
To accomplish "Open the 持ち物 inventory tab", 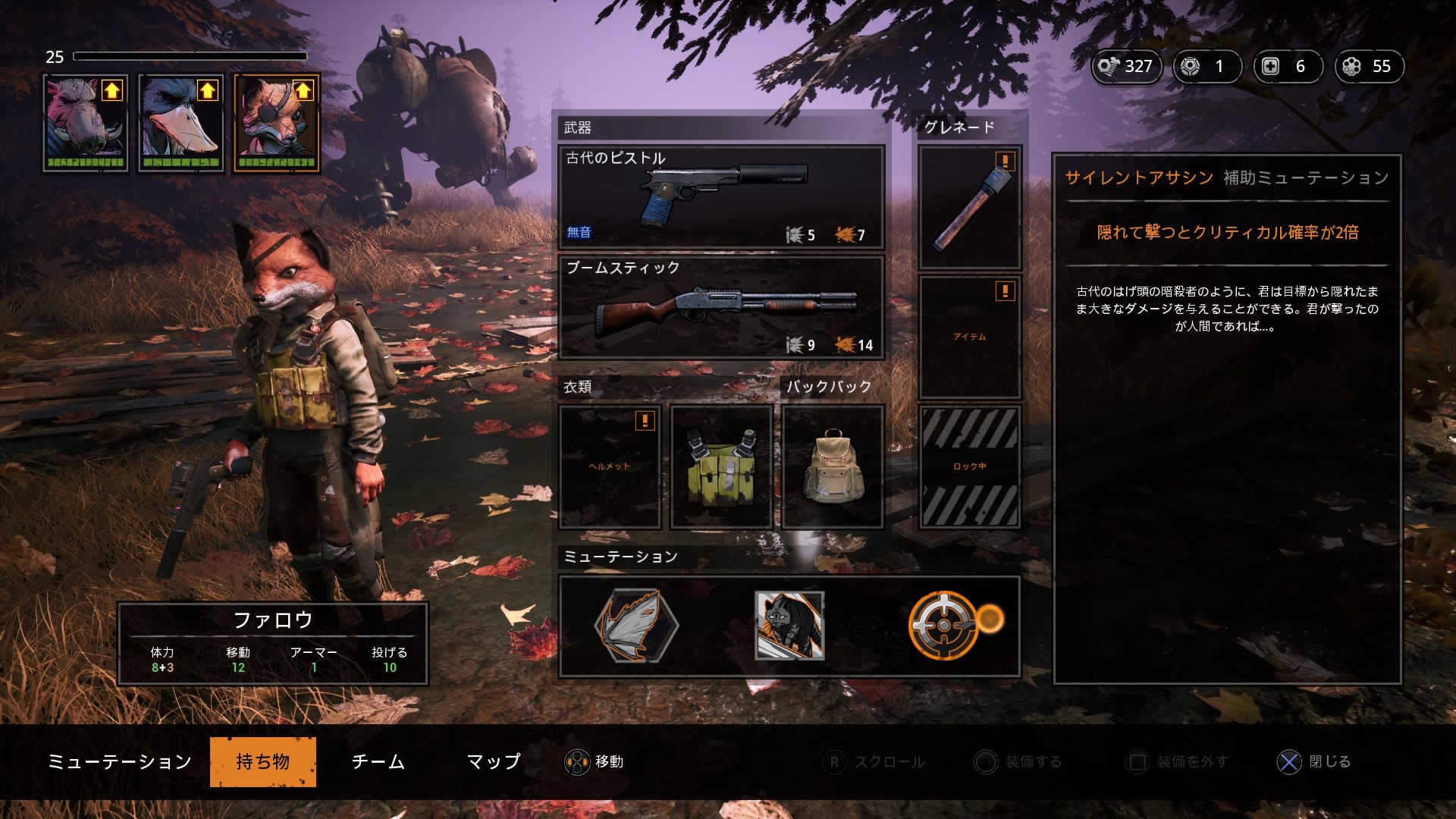I will click(262, 761).
